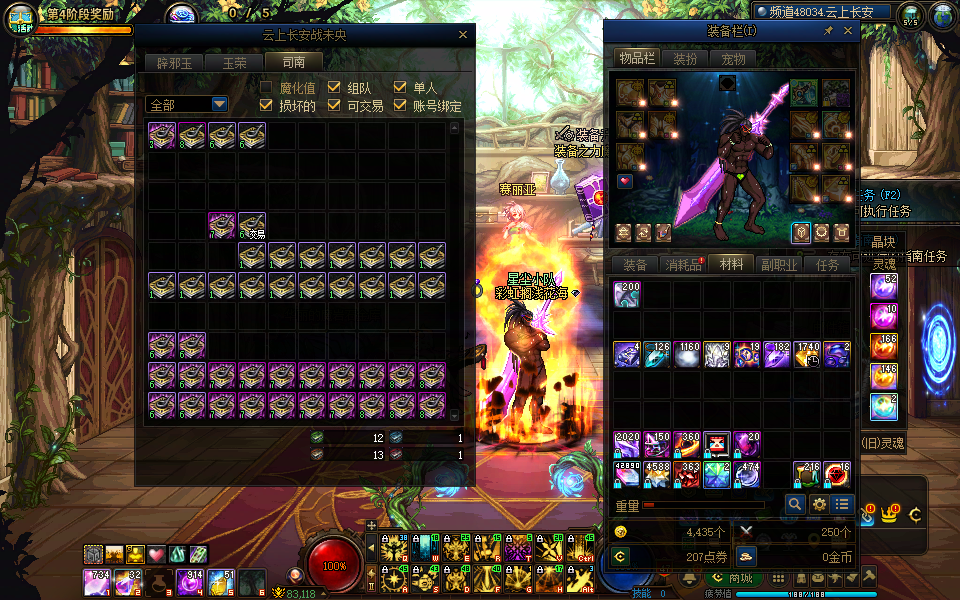Viewport: 960px width, 600px height.
Task: Pin the 装备栏 window with the pushpin
Action: (828, 32)
